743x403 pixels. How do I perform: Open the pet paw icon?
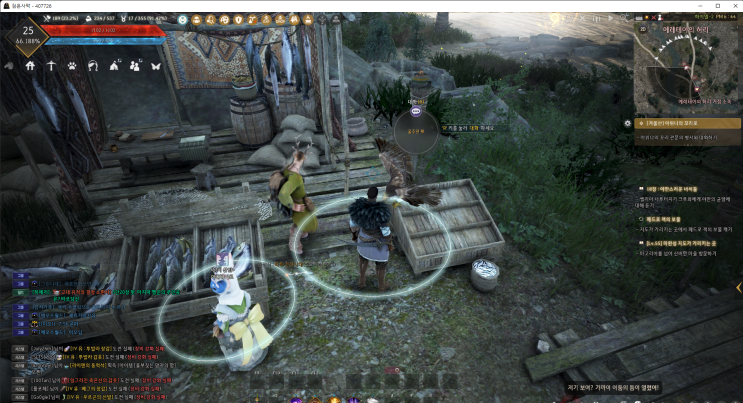tap(73, 66)
